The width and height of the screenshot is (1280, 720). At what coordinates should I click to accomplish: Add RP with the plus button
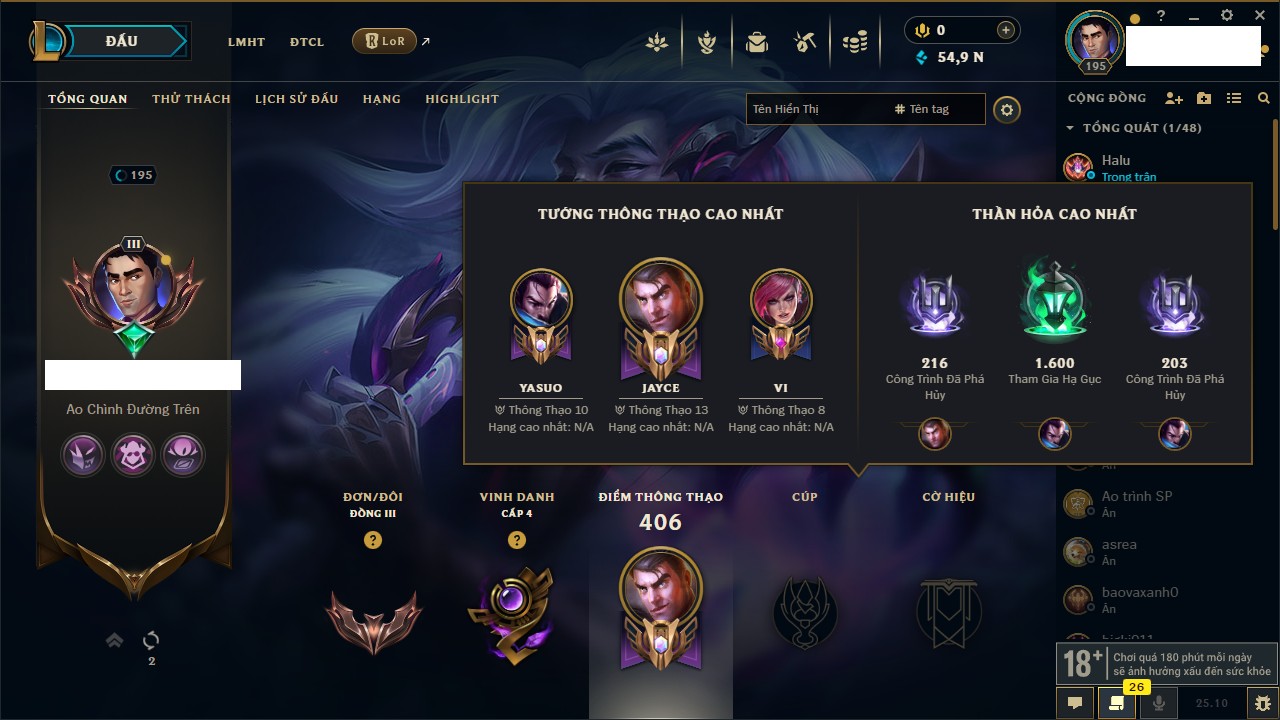point(1005,30)
